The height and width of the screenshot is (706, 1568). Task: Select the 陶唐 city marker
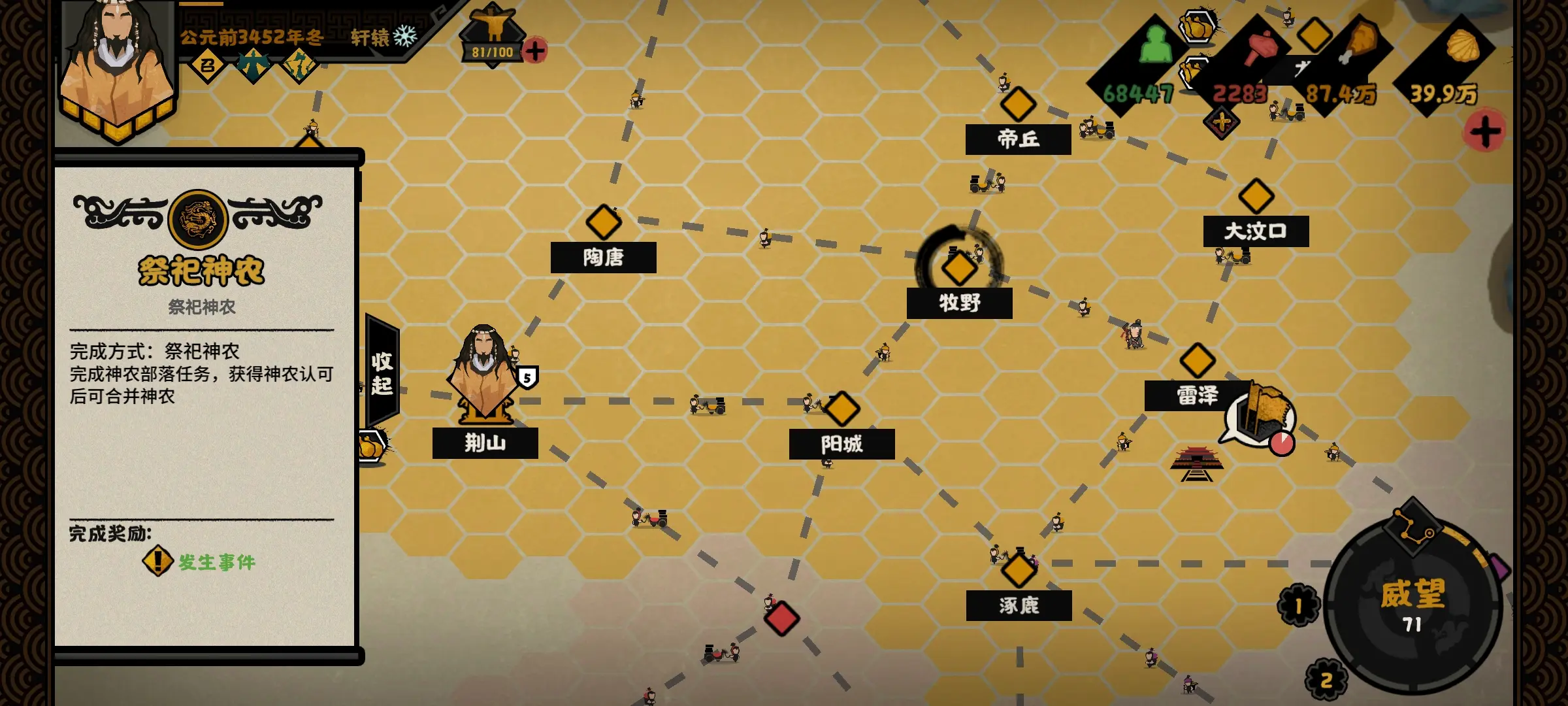(603, 222)
